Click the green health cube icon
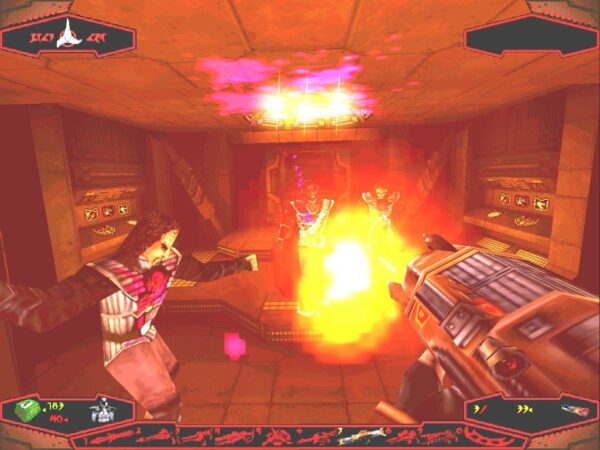The image size is (600, 450). point(27,411)
